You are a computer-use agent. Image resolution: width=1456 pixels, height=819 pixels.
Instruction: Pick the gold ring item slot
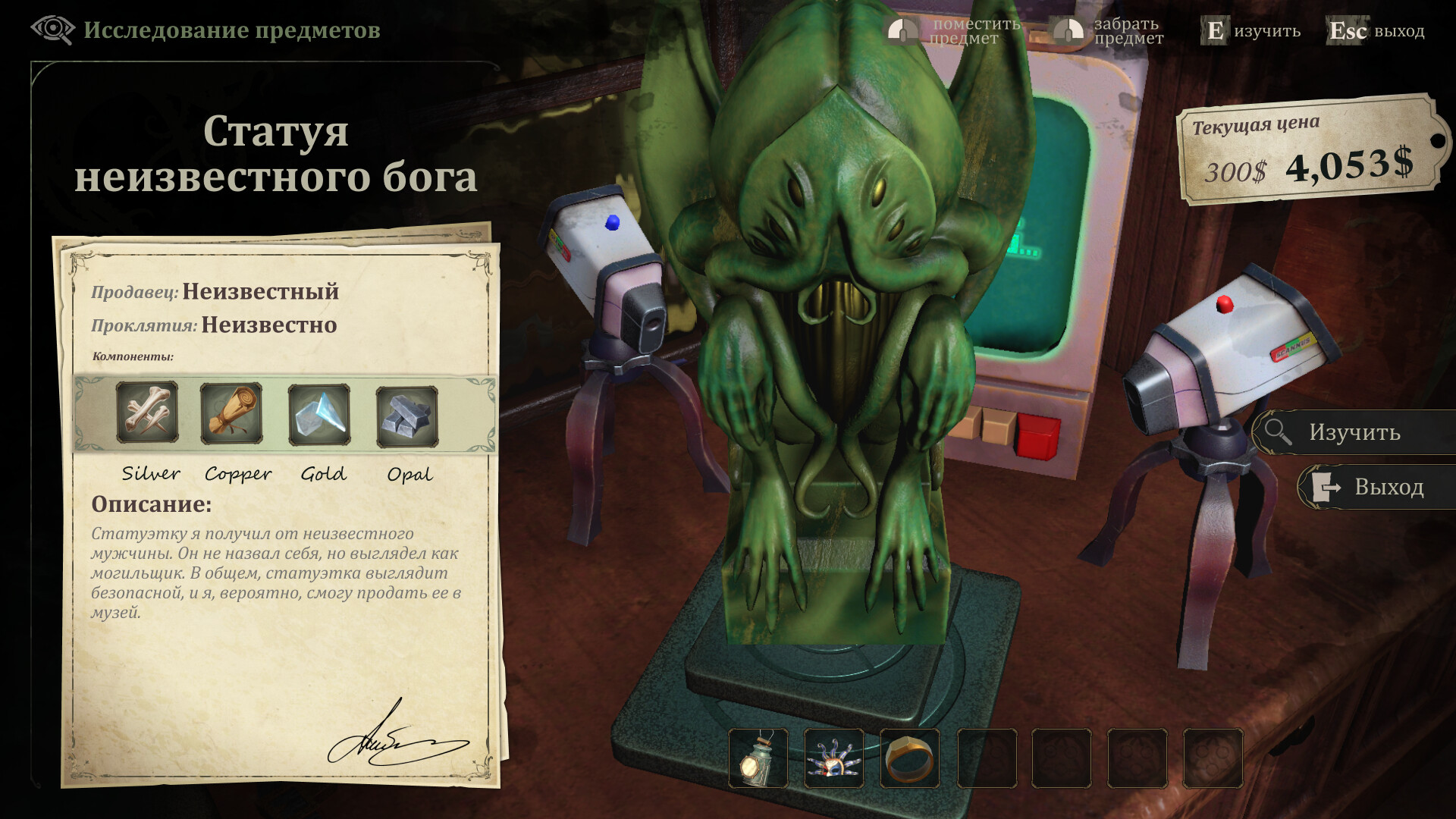tap(910, 758)
